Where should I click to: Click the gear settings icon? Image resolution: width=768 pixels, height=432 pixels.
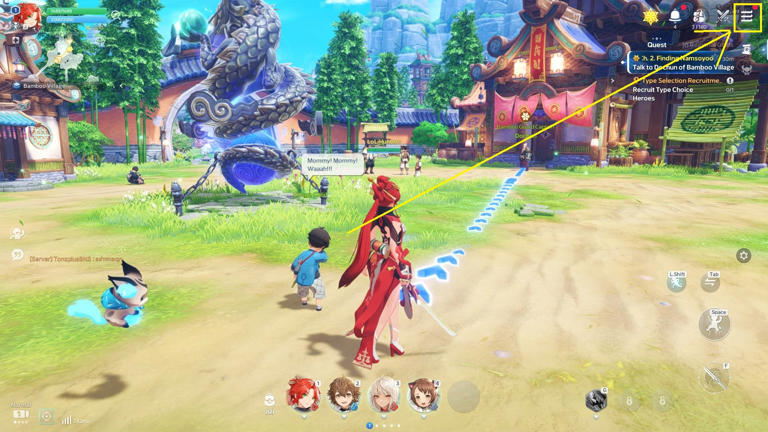coord(743,256)
